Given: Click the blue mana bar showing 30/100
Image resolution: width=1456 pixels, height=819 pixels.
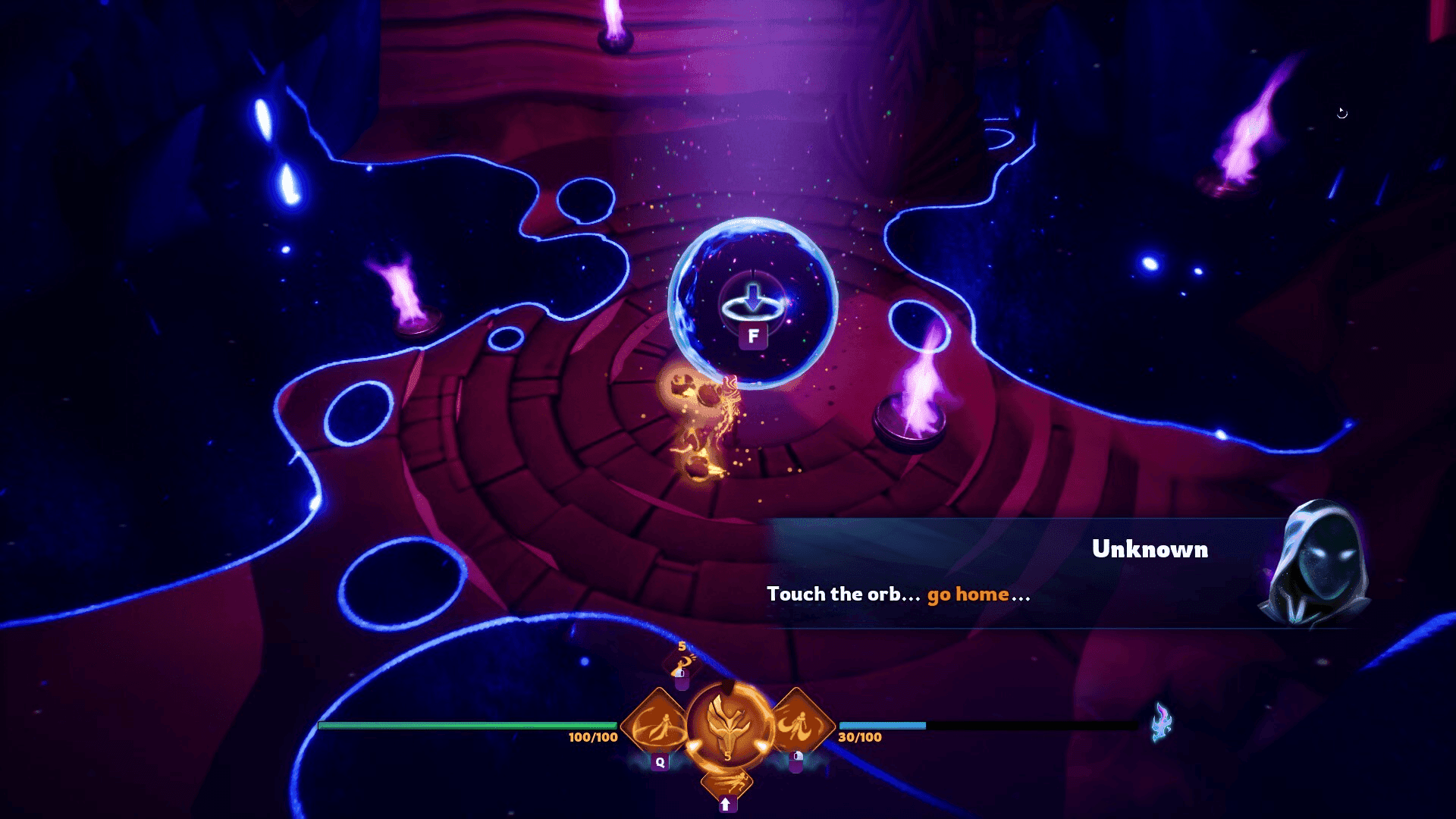Looking at the screenshot, I should (883, 726).
